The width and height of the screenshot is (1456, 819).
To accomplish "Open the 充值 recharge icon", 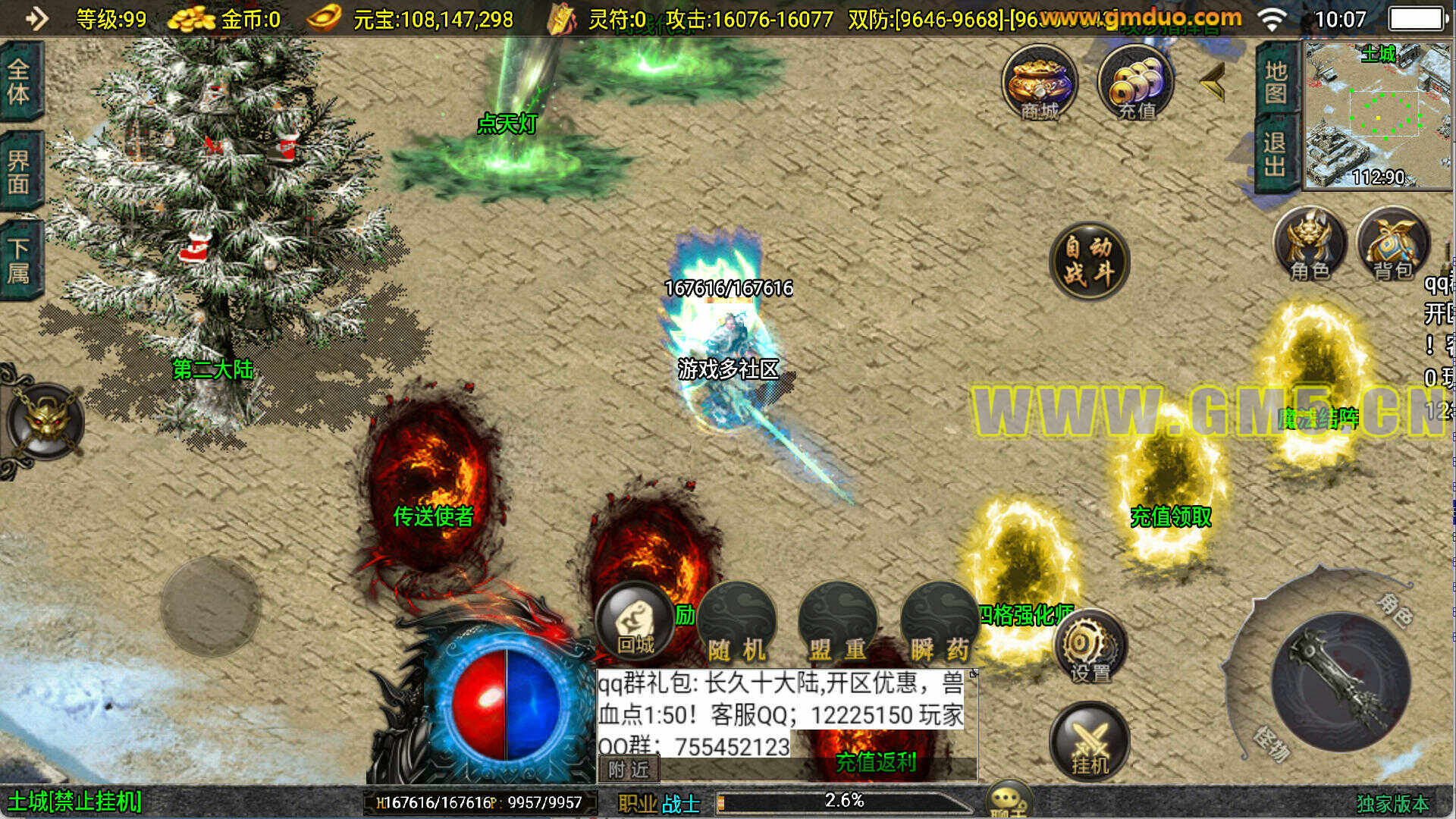I will [x=1135, y=83].
